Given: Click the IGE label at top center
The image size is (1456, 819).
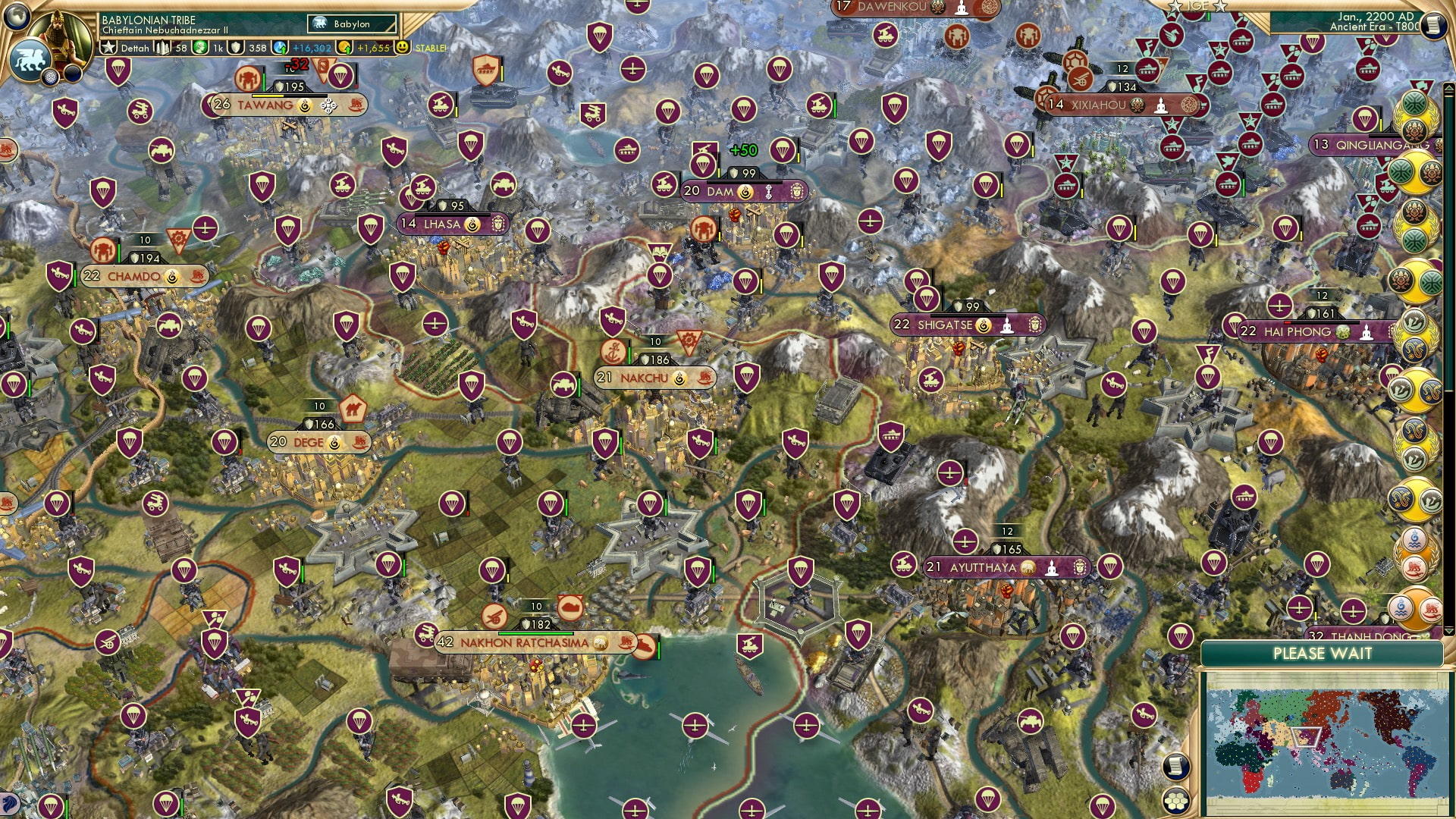Looking at the screenshot, I should pyautogui.click(x=1198, y=6).
